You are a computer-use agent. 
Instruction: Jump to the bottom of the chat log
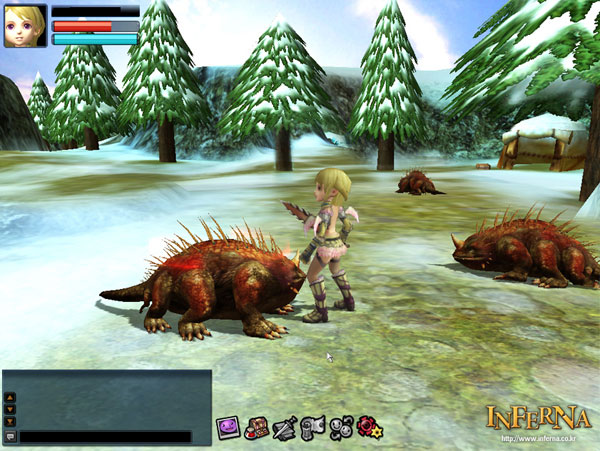tap(10, 421)
